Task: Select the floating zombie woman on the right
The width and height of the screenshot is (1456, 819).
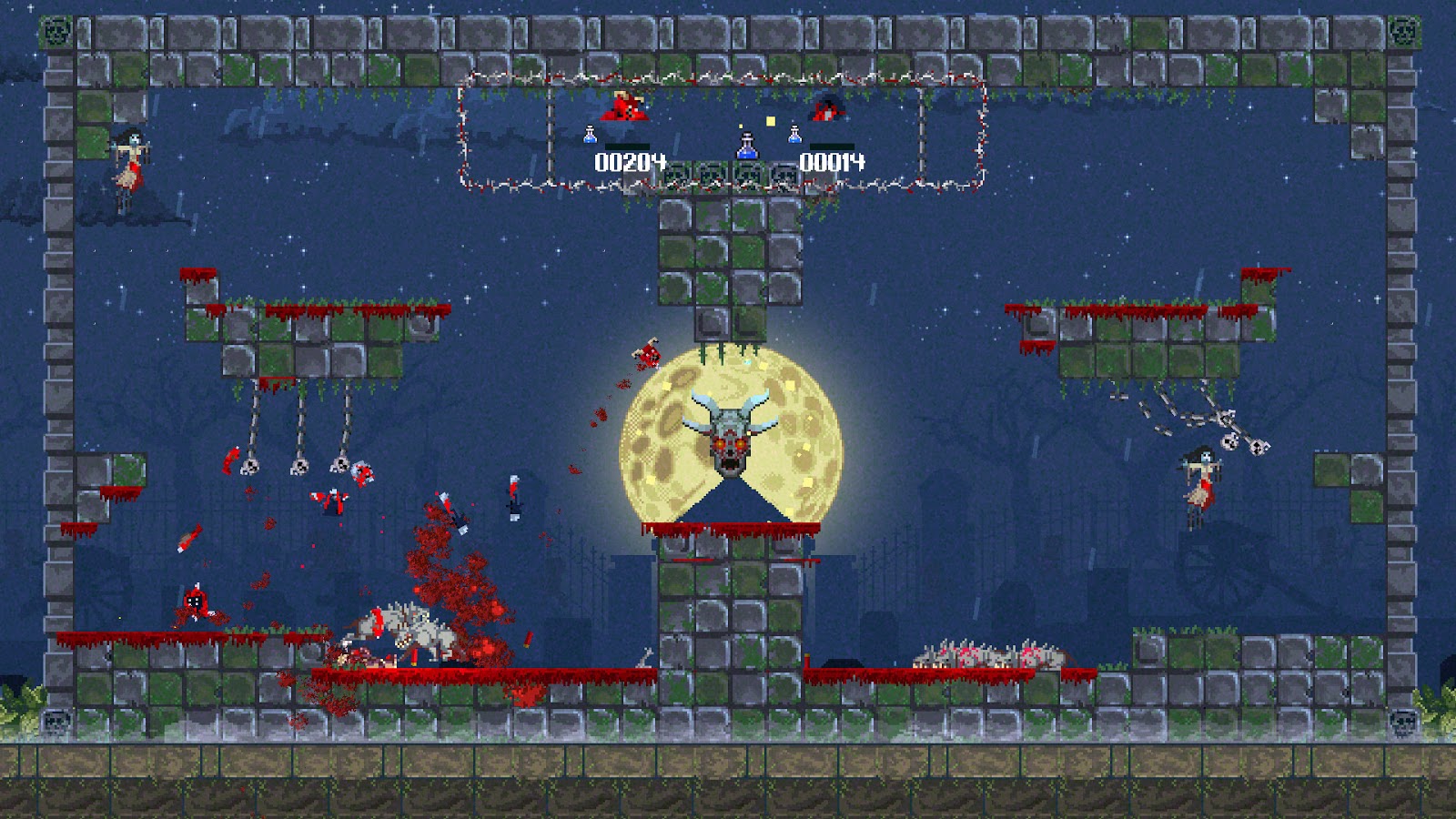Action: 1201,478
